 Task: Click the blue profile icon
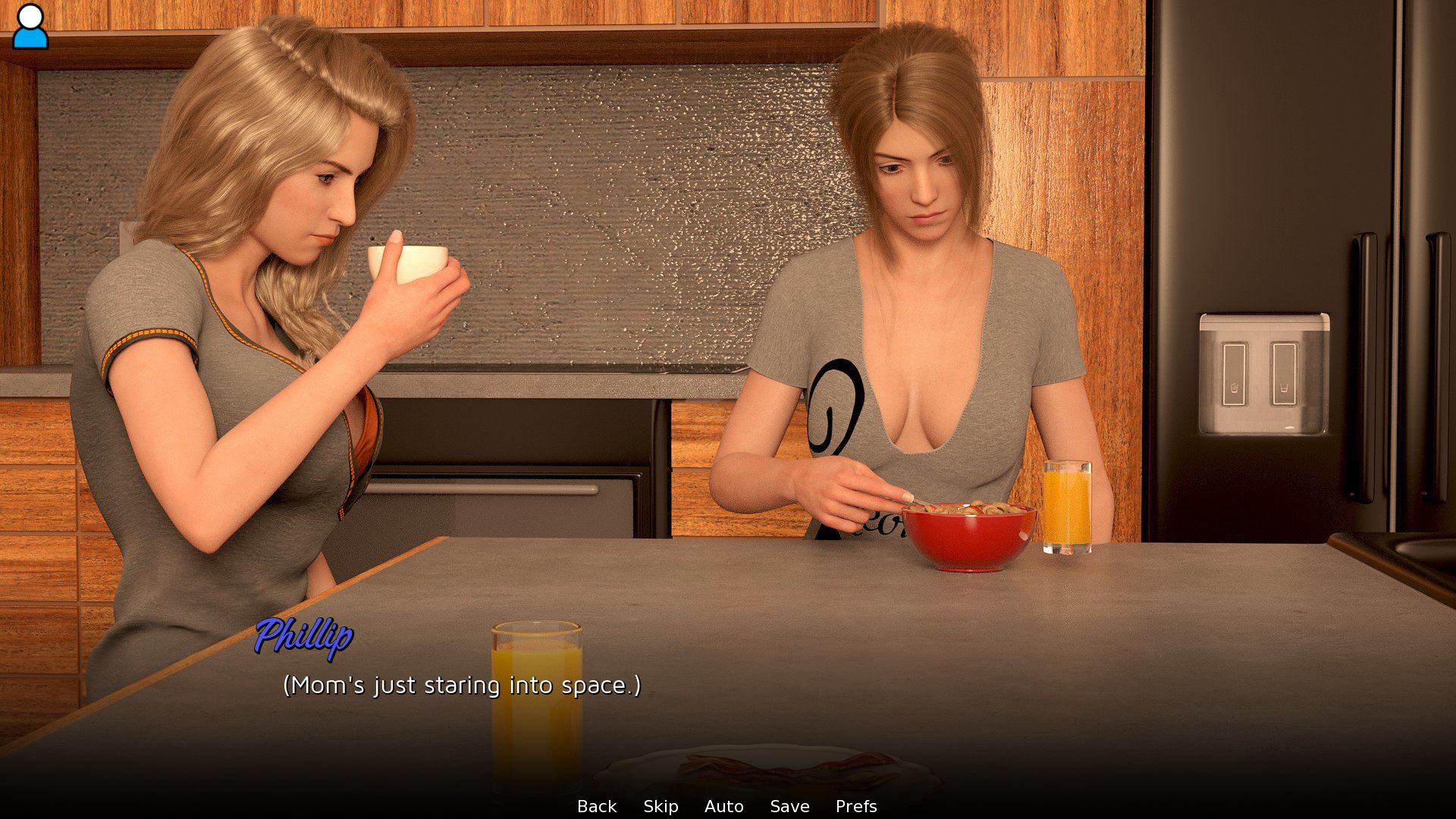tap(30, 27)
